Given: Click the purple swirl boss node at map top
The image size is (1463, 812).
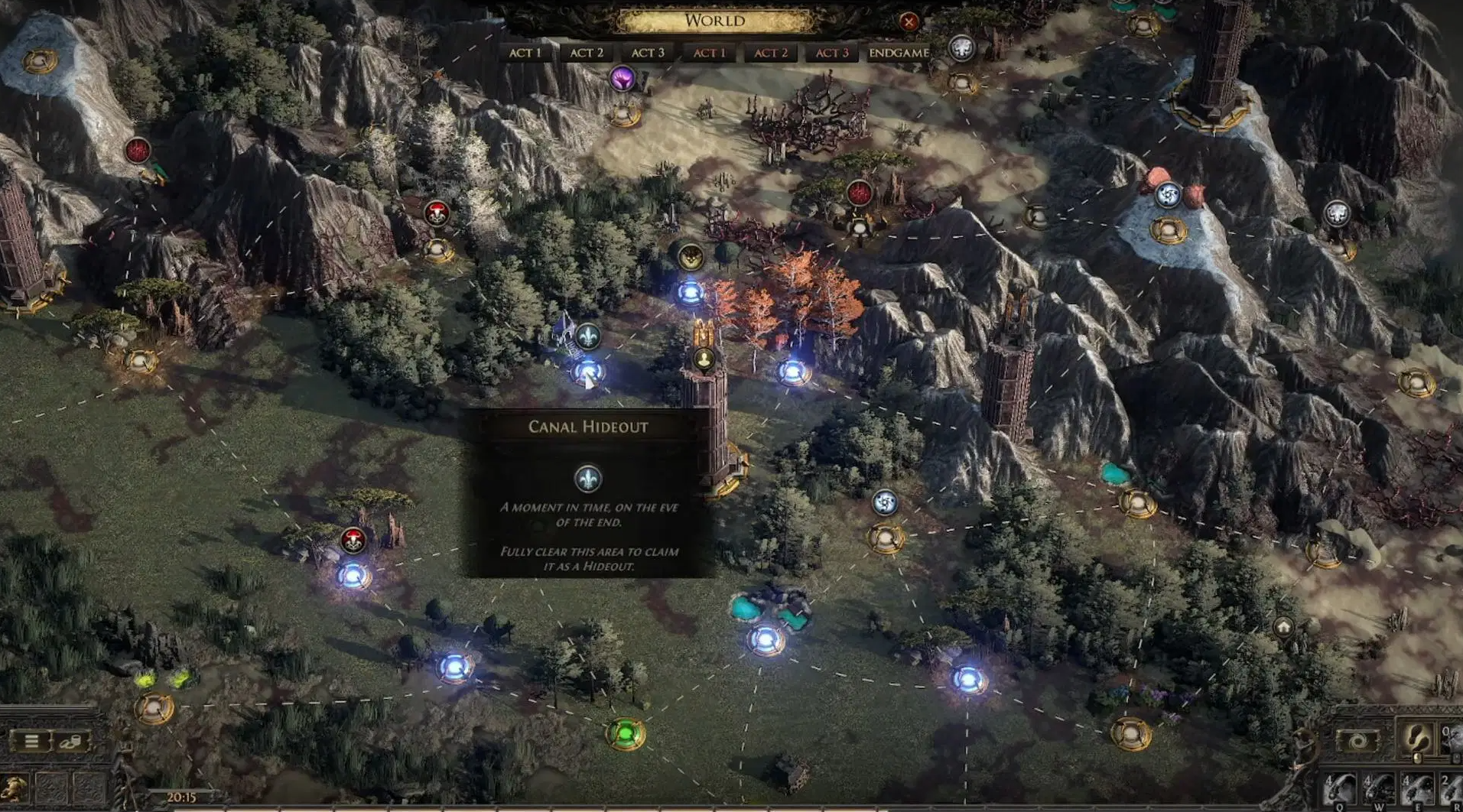Looking at the screenshot, I should click(622, 76).
